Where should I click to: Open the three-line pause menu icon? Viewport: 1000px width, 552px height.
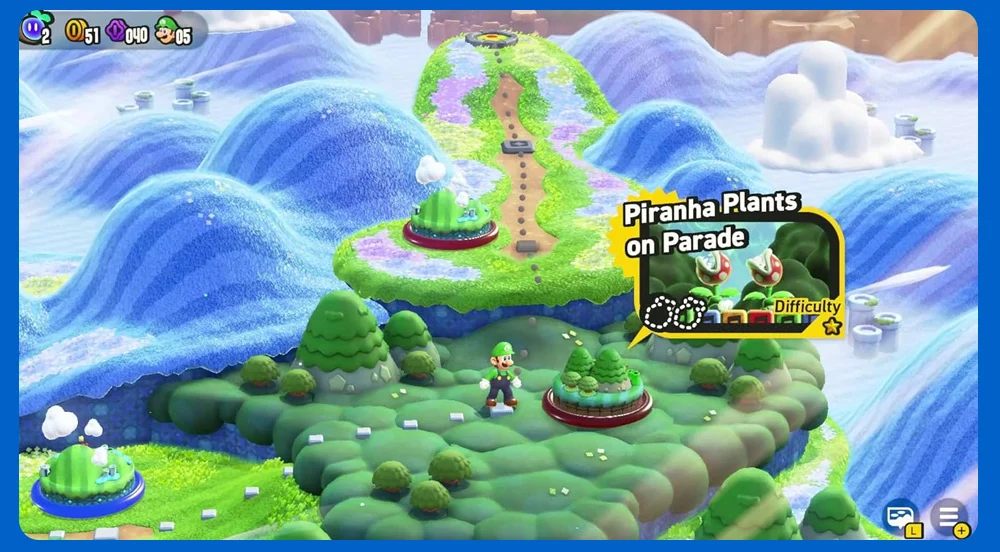tap(948, 516)
